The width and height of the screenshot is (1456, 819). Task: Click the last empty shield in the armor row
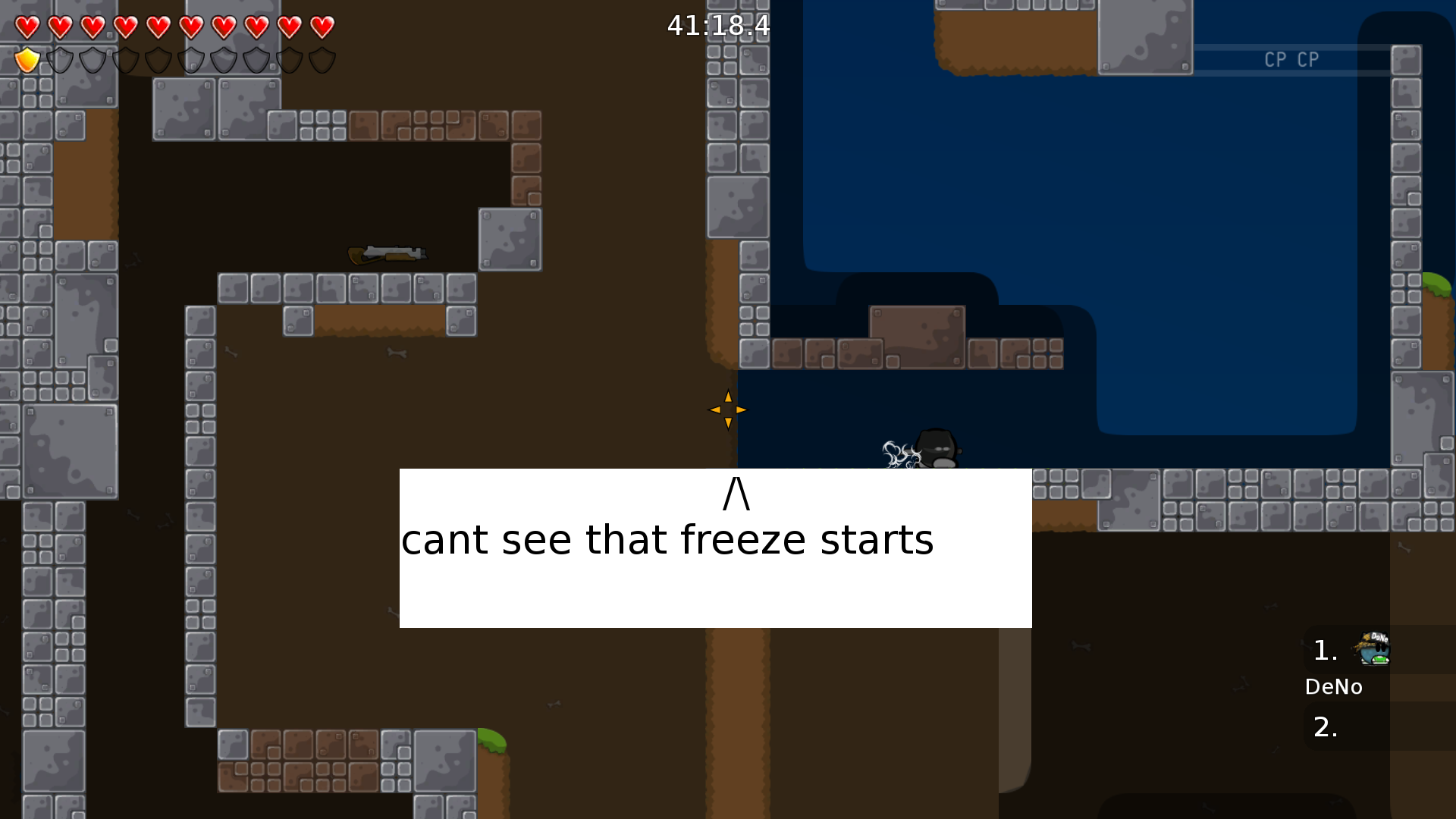click(x=324, y=60)
